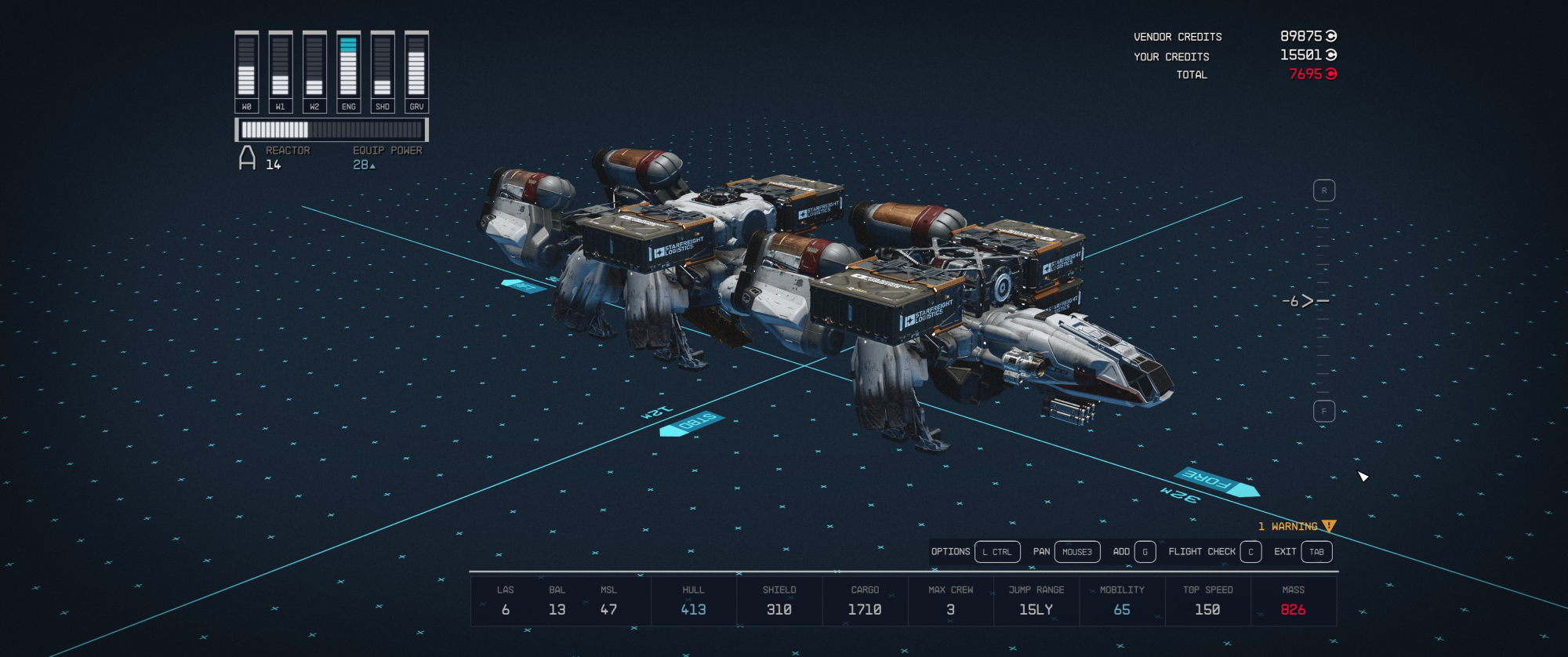Run the Flight Check
Image resolution: width=1568 pixels, height=657 pixels.
(x=1214, y=552)
